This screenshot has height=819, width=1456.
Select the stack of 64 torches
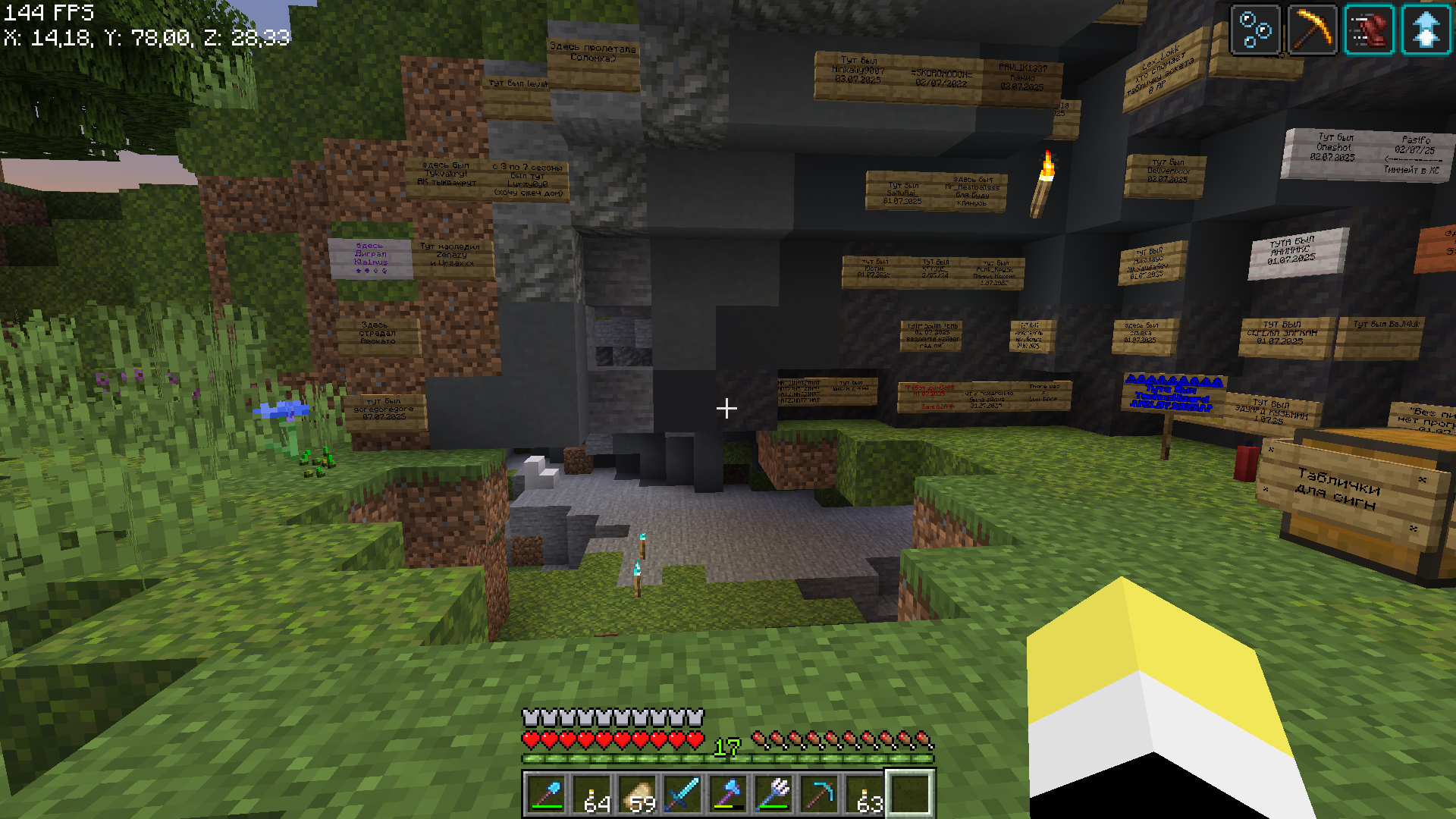click(592, 794)
